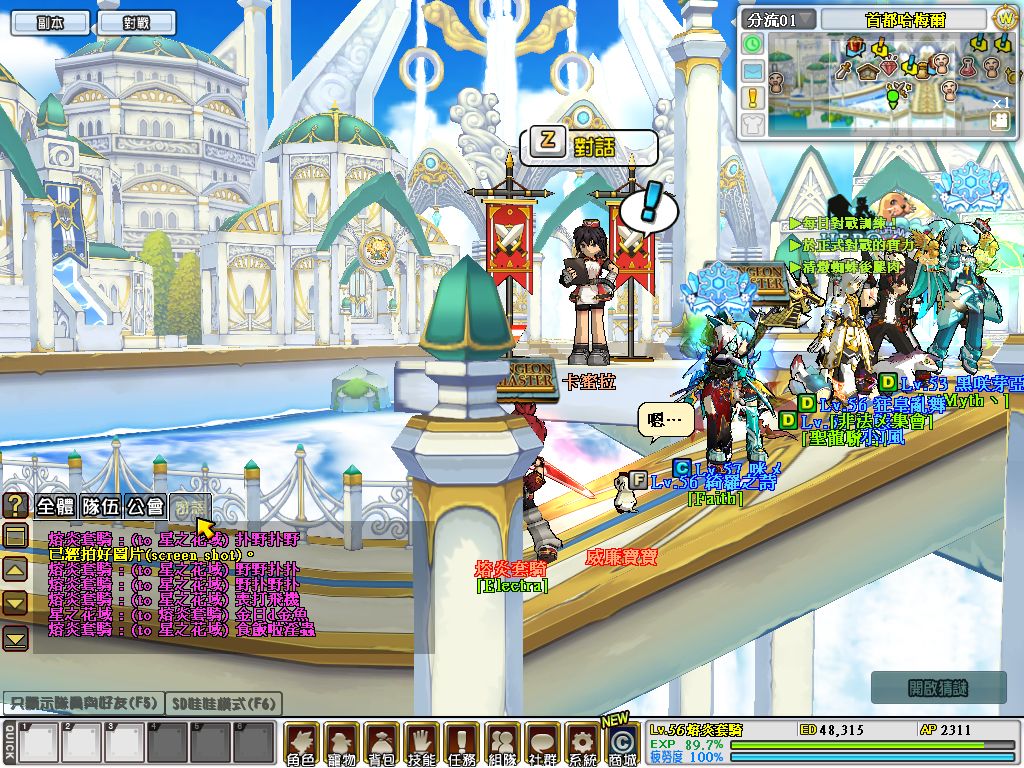Click the gold W world map button
The image size is (1024, 768).
pyautogui.click(x=1005, y=19)
